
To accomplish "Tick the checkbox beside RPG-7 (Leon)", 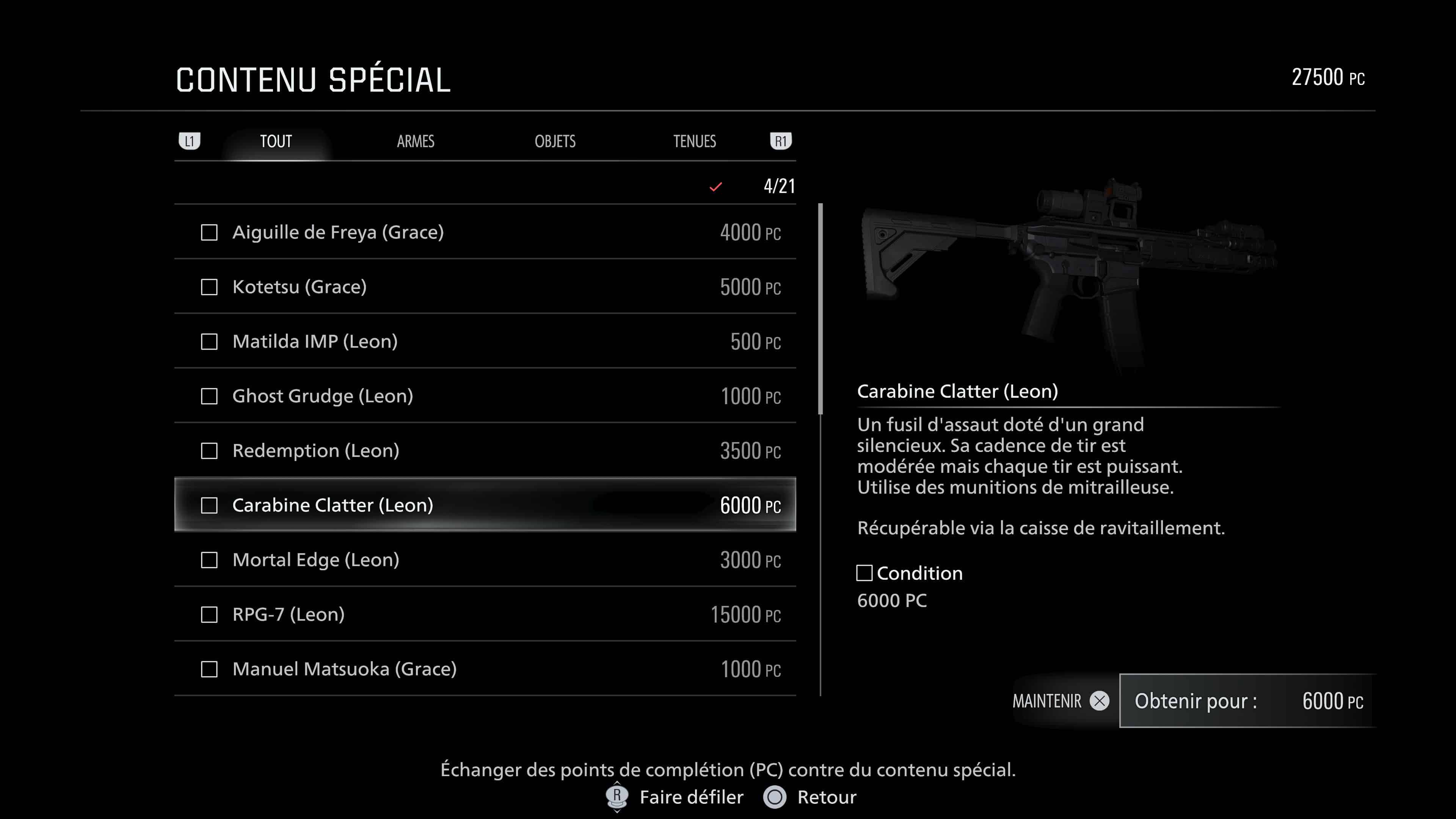I will click(209, 614).
